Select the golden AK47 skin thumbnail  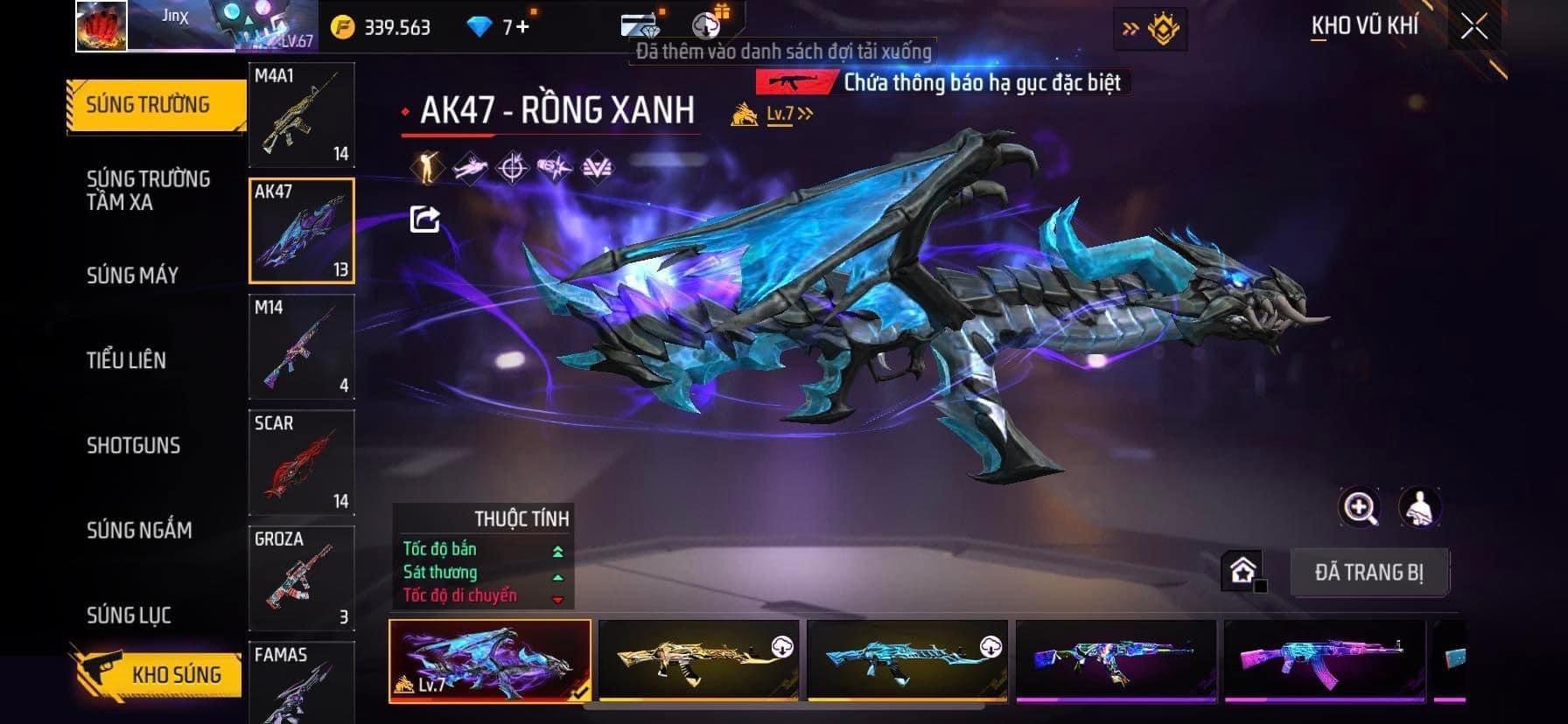click(x=698, y=660)
